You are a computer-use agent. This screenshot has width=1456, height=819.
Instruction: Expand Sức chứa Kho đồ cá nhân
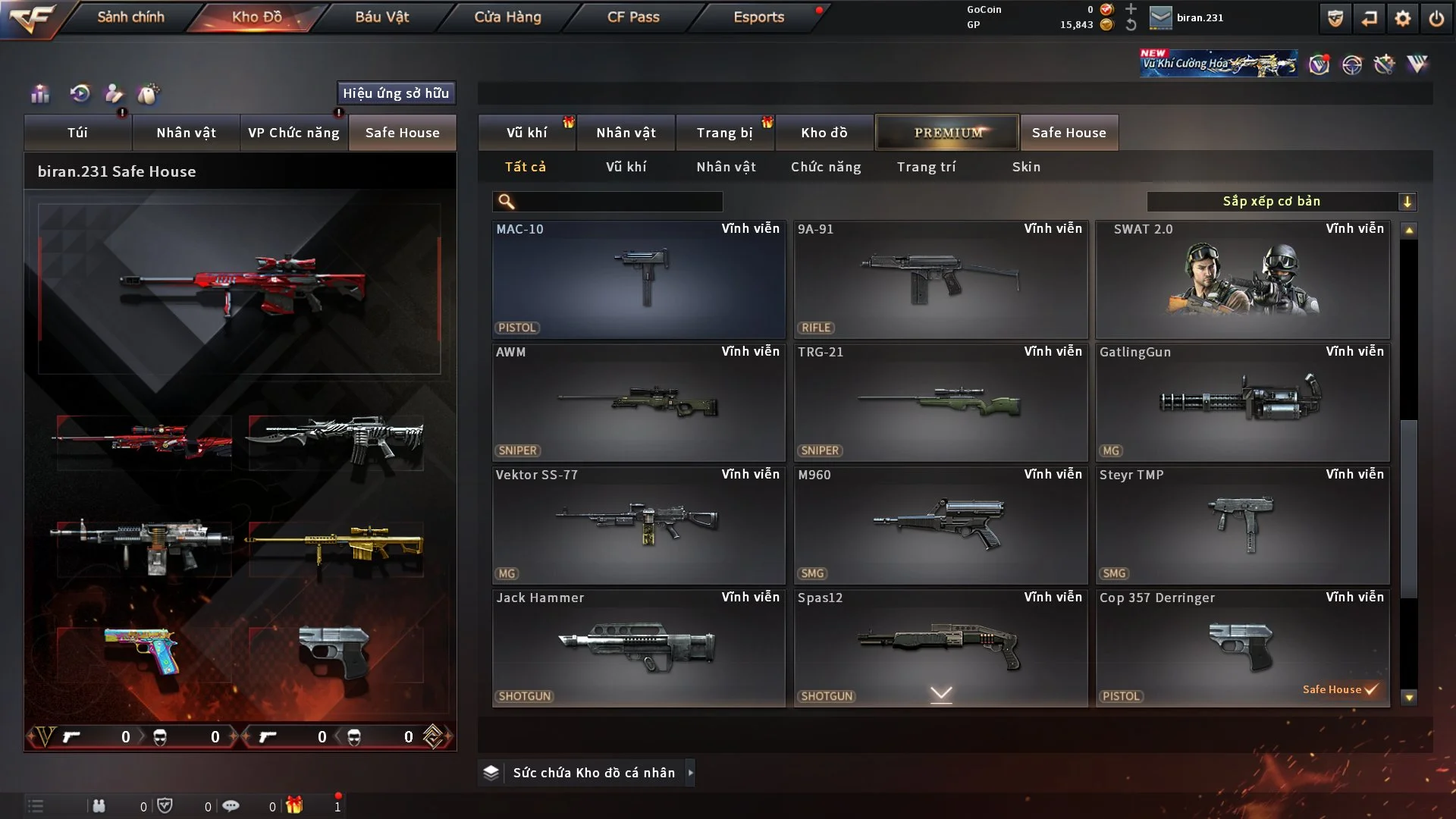593,773
